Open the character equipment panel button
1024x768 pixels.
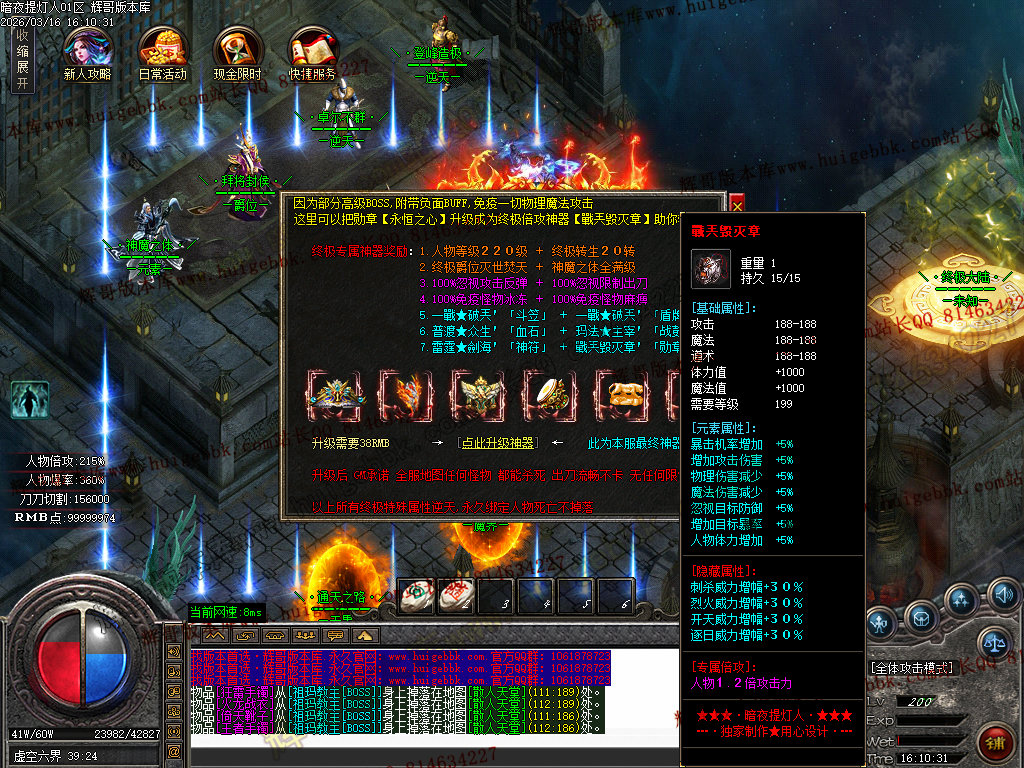880,624
